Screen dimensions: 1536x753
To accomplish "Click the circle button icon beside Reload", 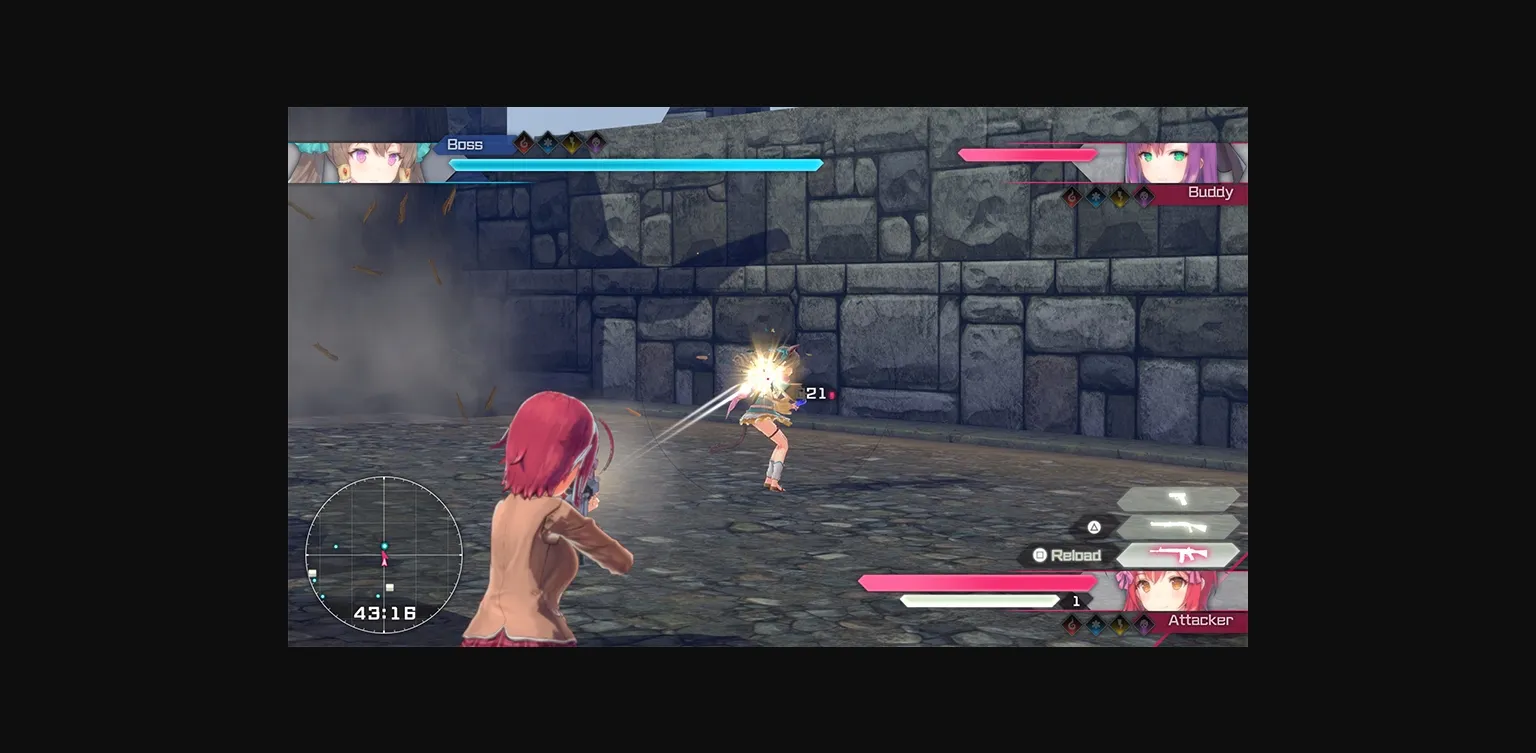I will [1040, 555].
